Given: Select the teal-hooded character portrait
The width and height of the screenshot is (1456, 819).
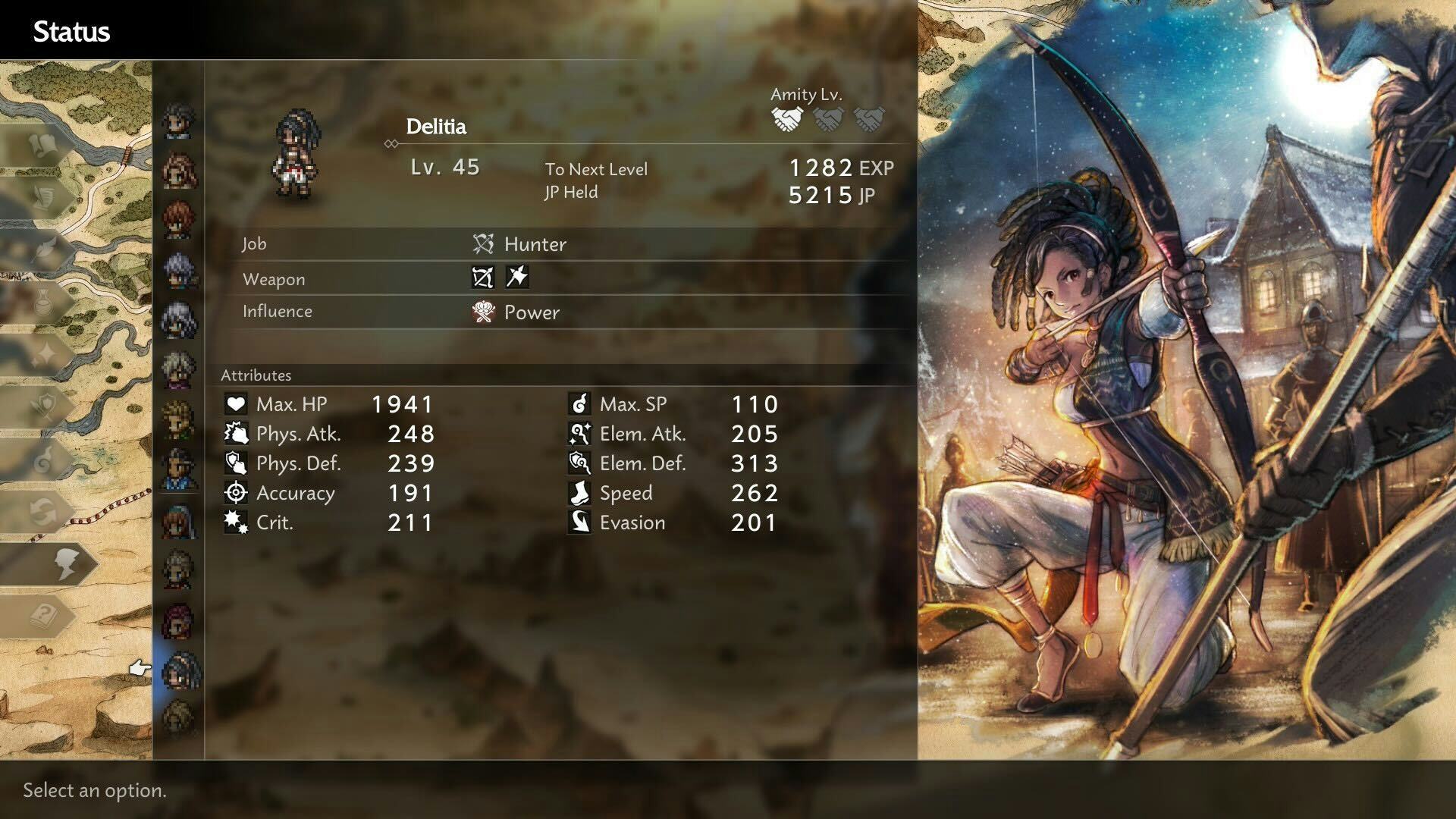Looking at the screenshot, I should pyautogui.click(x=180, y=522).
